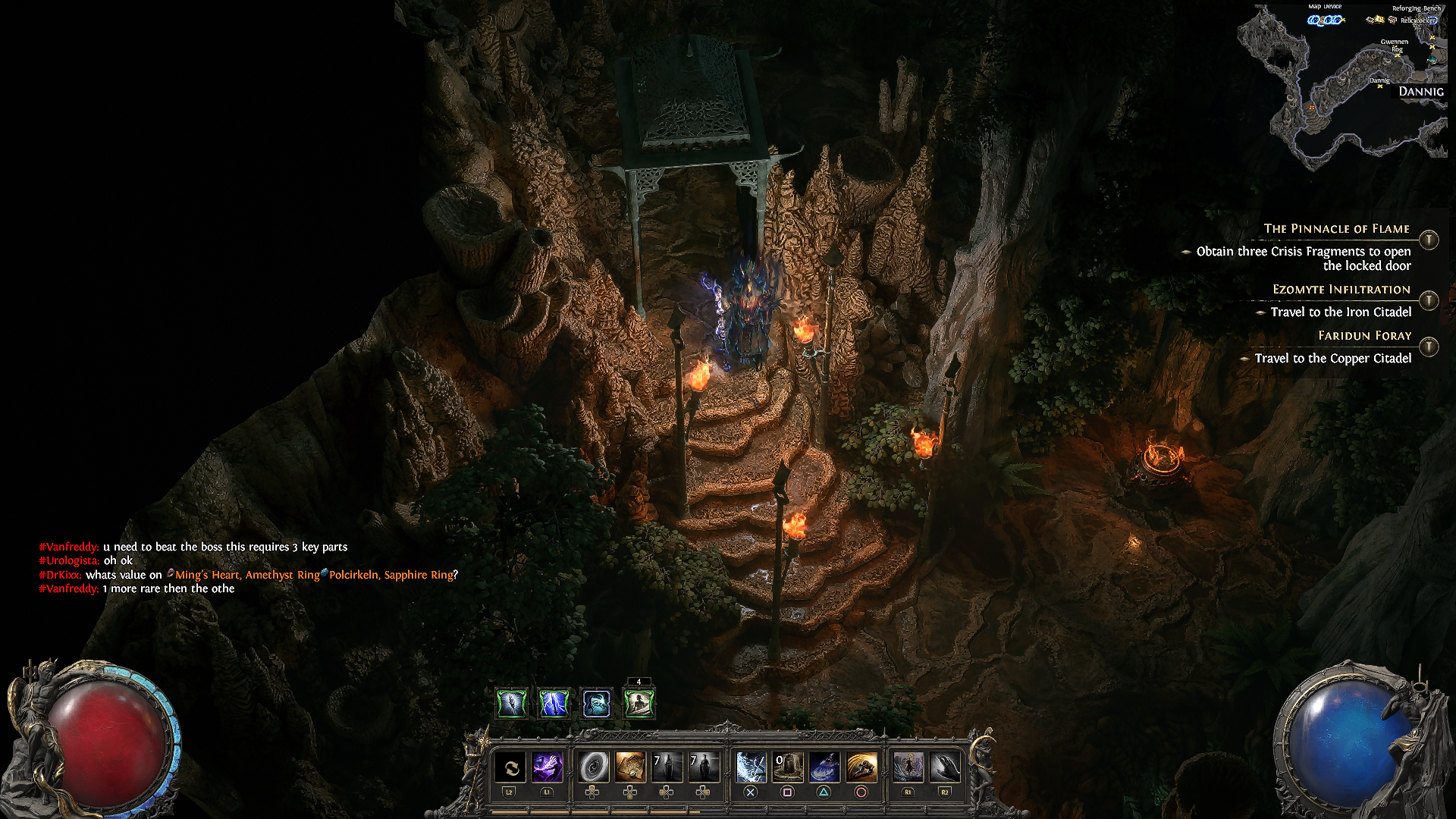
Task: Toggle the Faridun Foray quest pin
Action: pyautogui.click(x=1429, y=347)
